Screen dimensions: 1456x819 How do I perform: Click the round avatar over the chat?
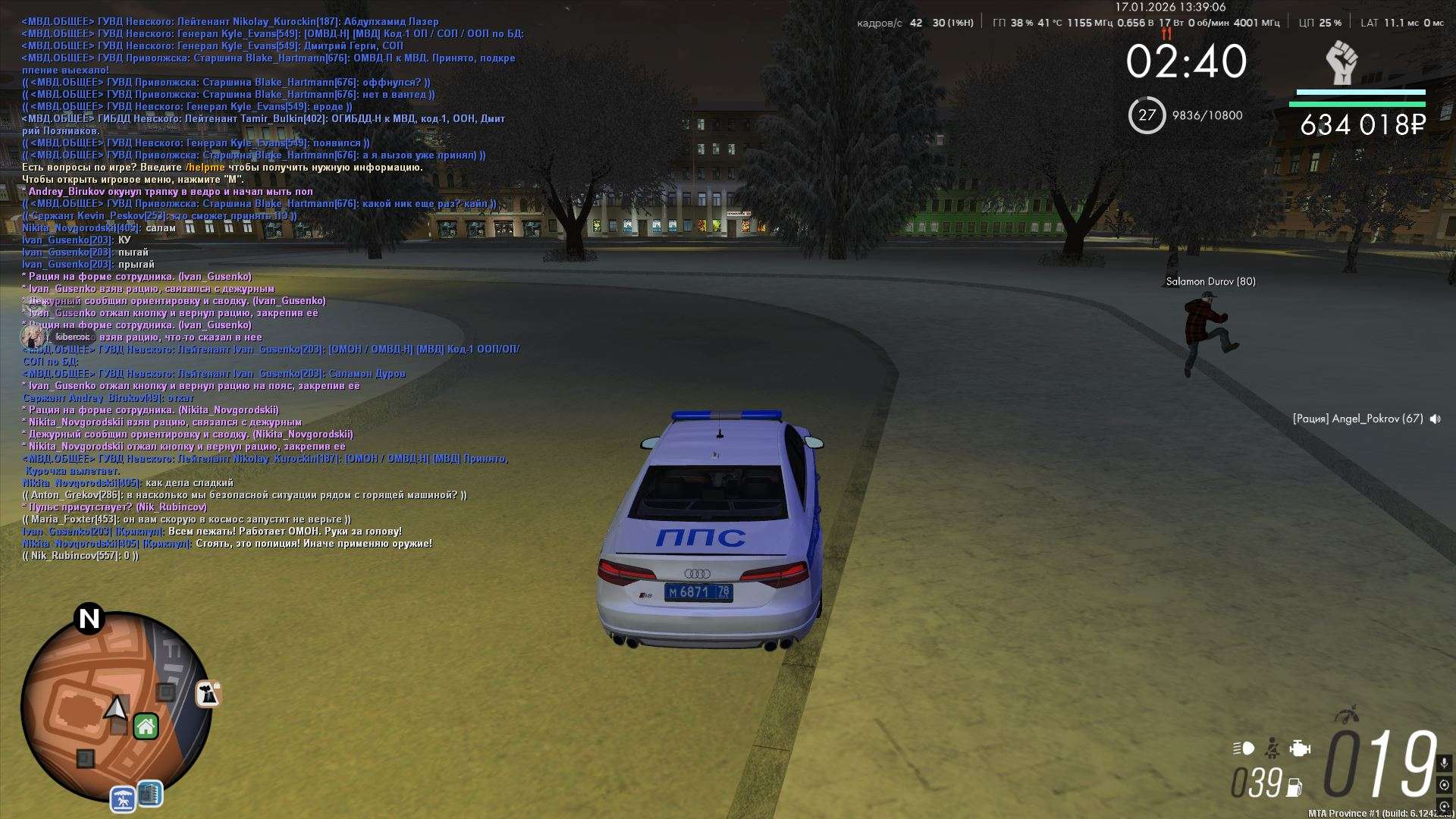point(33,336)
